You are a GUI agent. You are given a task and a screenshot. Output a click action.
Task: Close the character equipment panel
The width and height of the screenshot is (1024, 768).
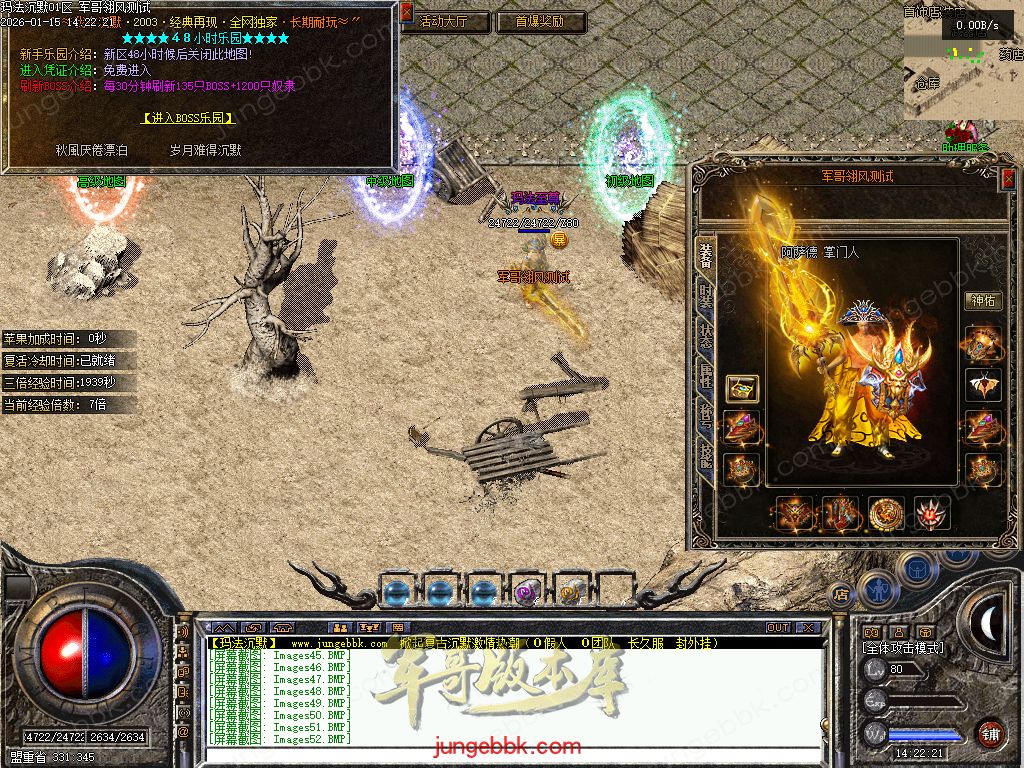1007,178
